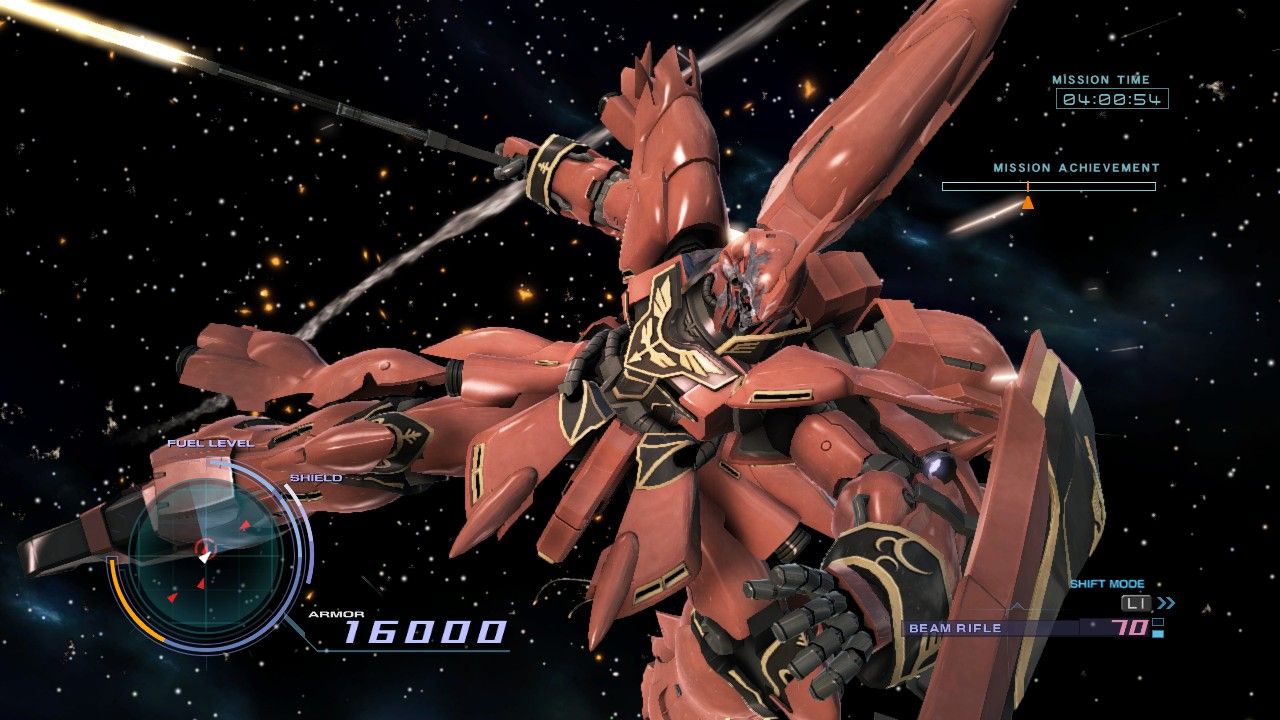The width and height of the screenshot is (1280, 720).
Task: Expand the Mission Achievement progress details
Action: click(1050, 185)
